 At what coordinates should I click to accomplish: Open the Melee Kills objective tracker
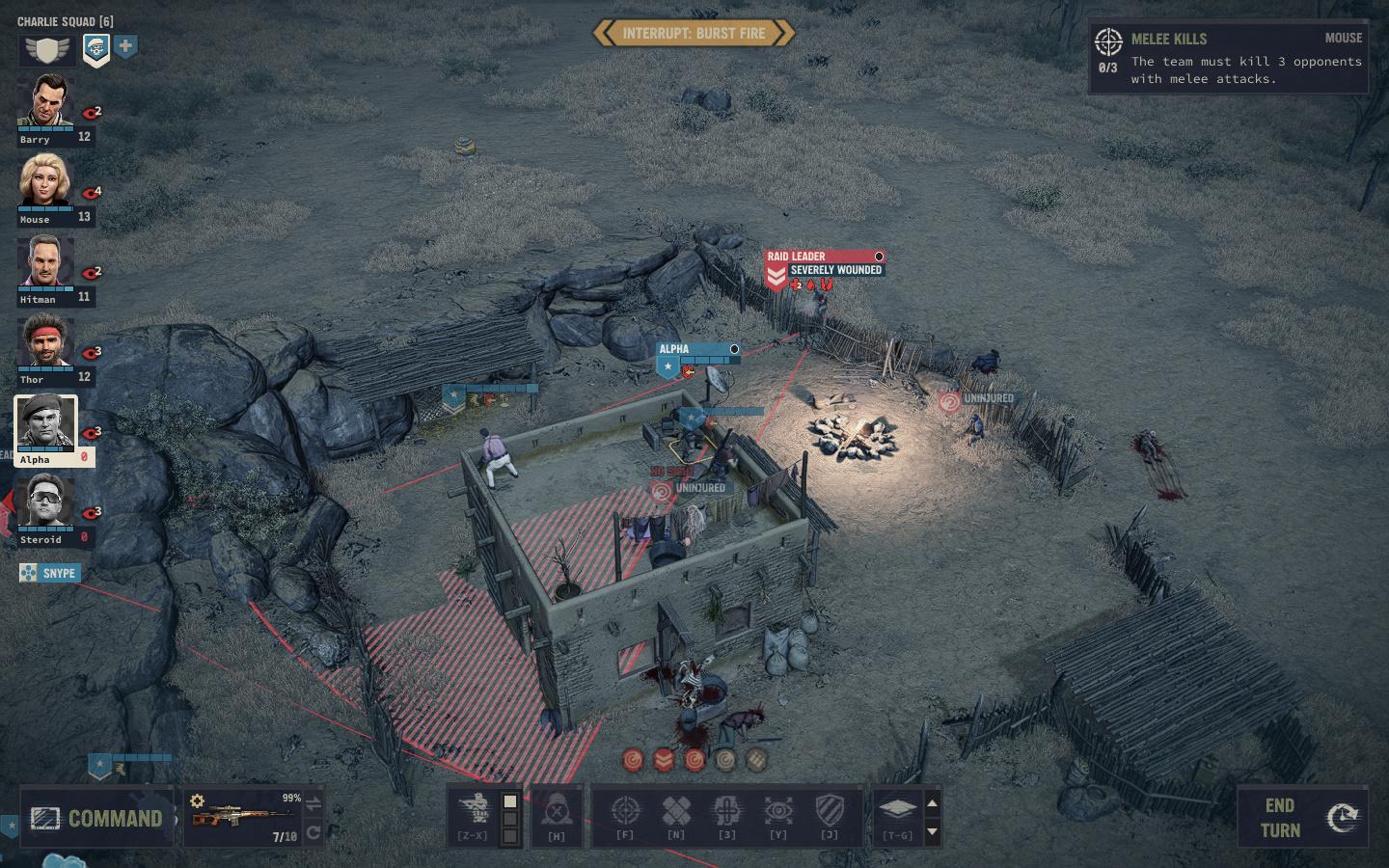1228,59
